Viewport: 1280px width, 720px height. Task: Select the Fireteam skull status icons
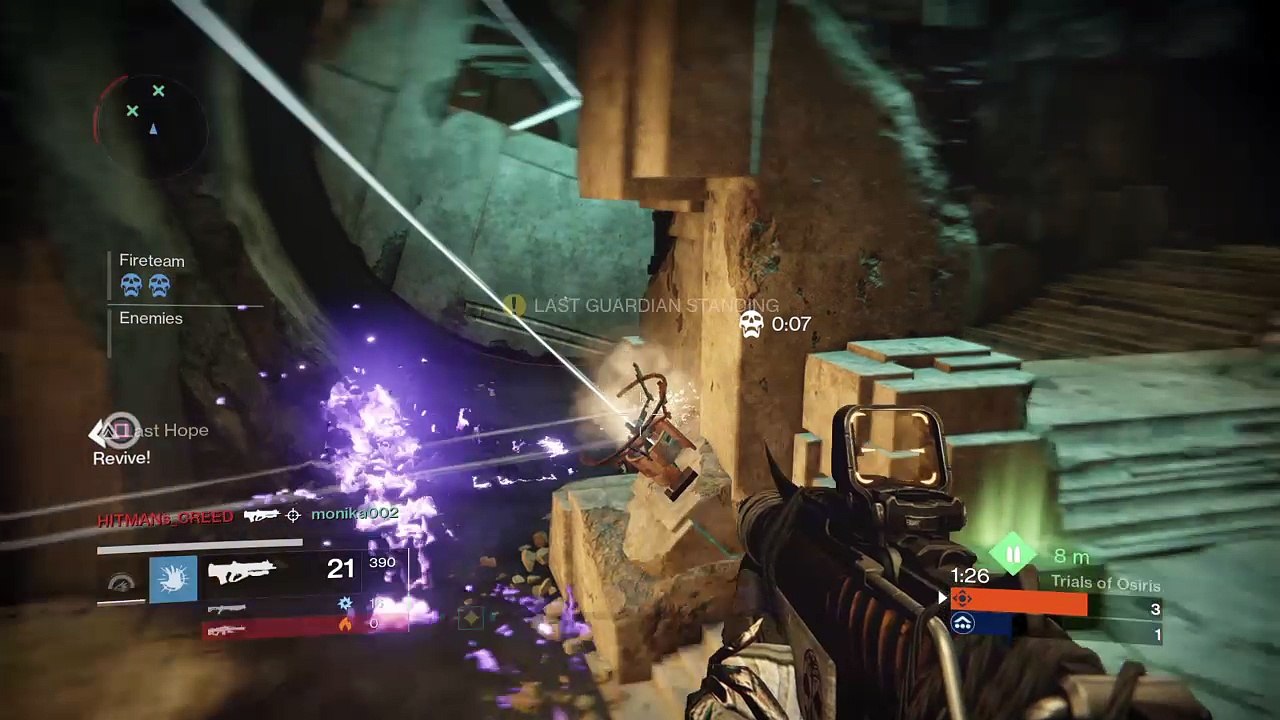[145, 287]
